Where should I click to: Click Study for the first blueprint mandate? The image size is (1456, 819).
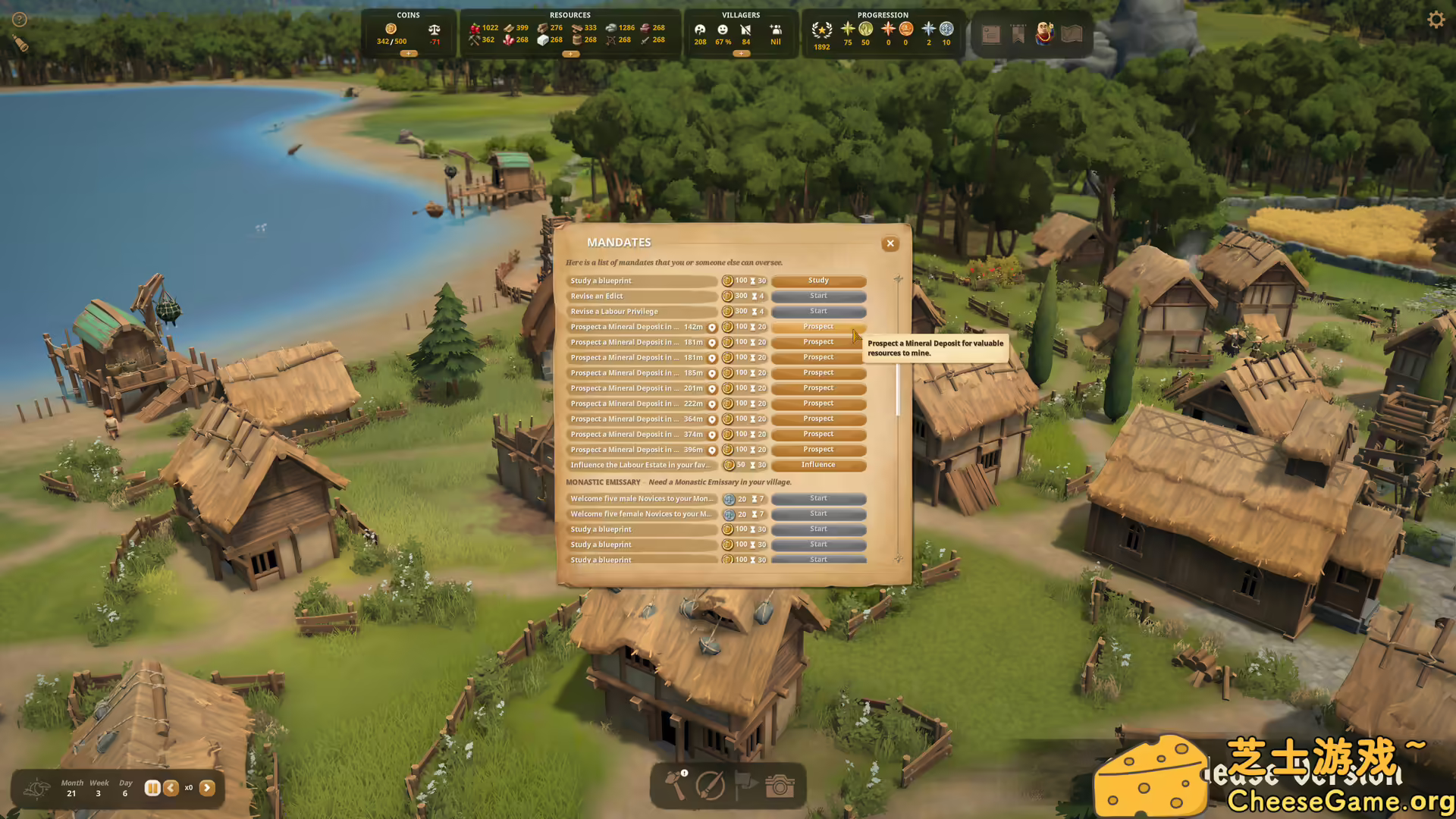pyautogui.click(x=818, y=281)
